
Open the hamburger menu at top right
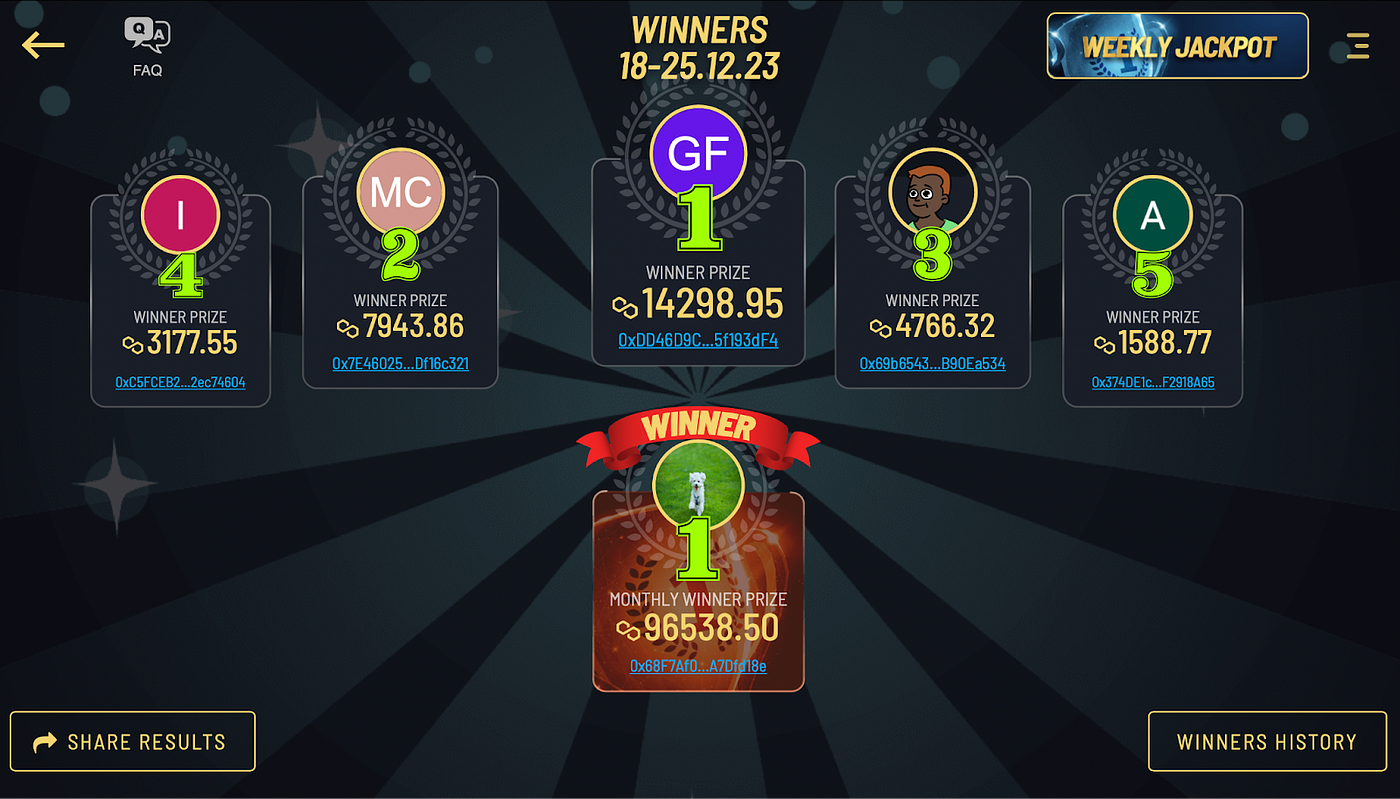[1357, 45]
